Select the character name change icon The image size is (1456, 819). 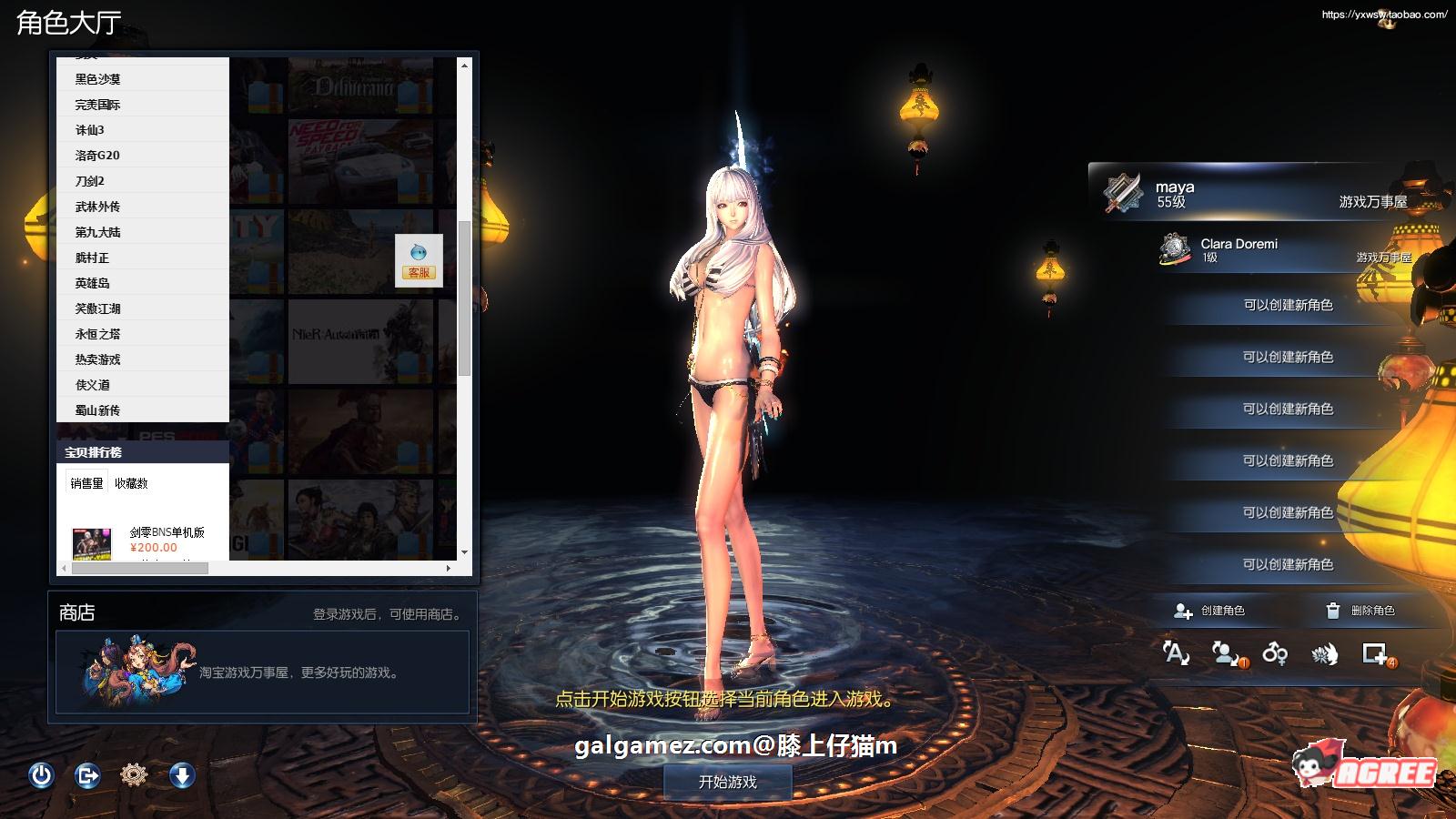[1176, 653]
